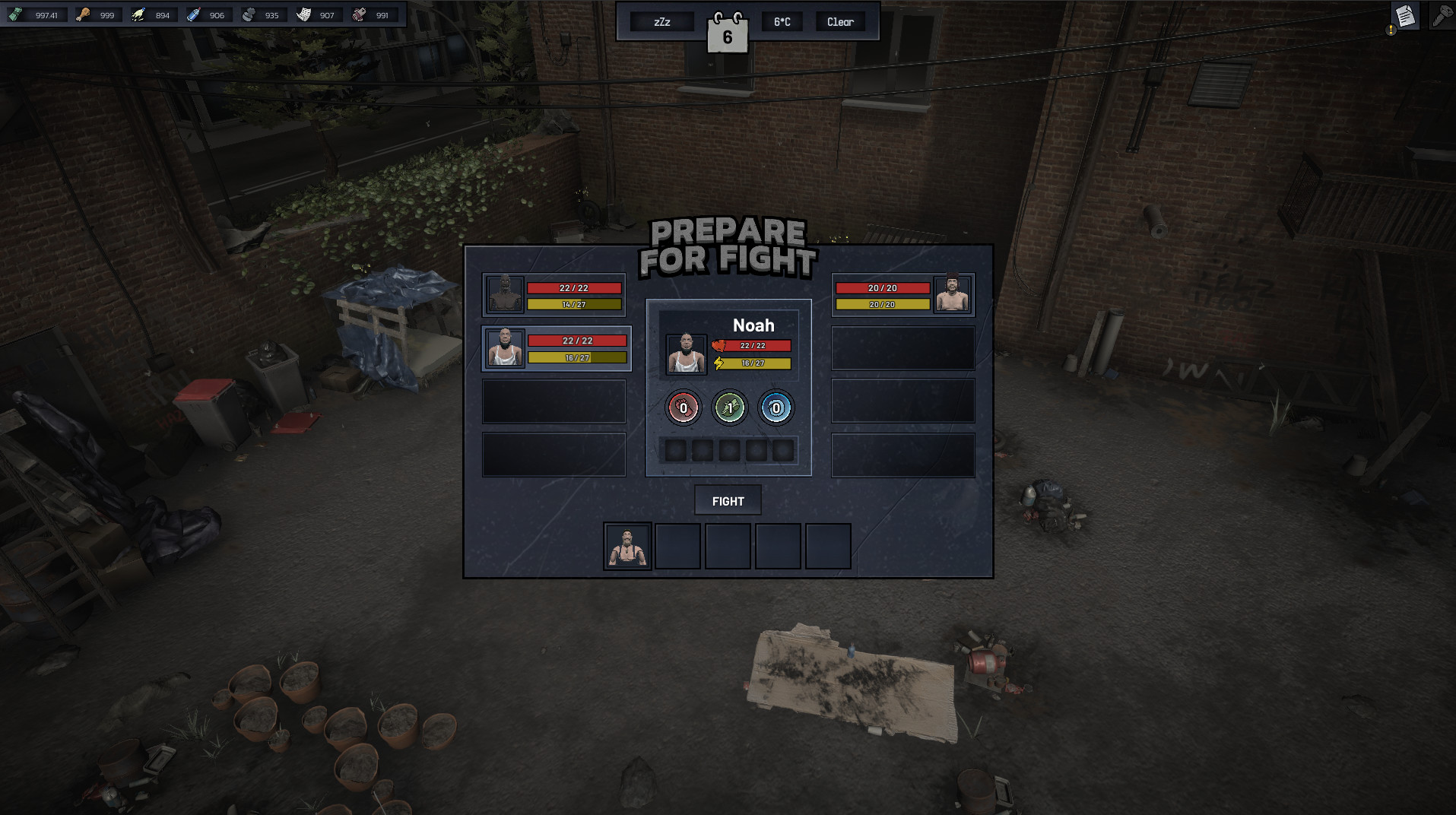Click the zZz sleep button

(x=661, y=21)
